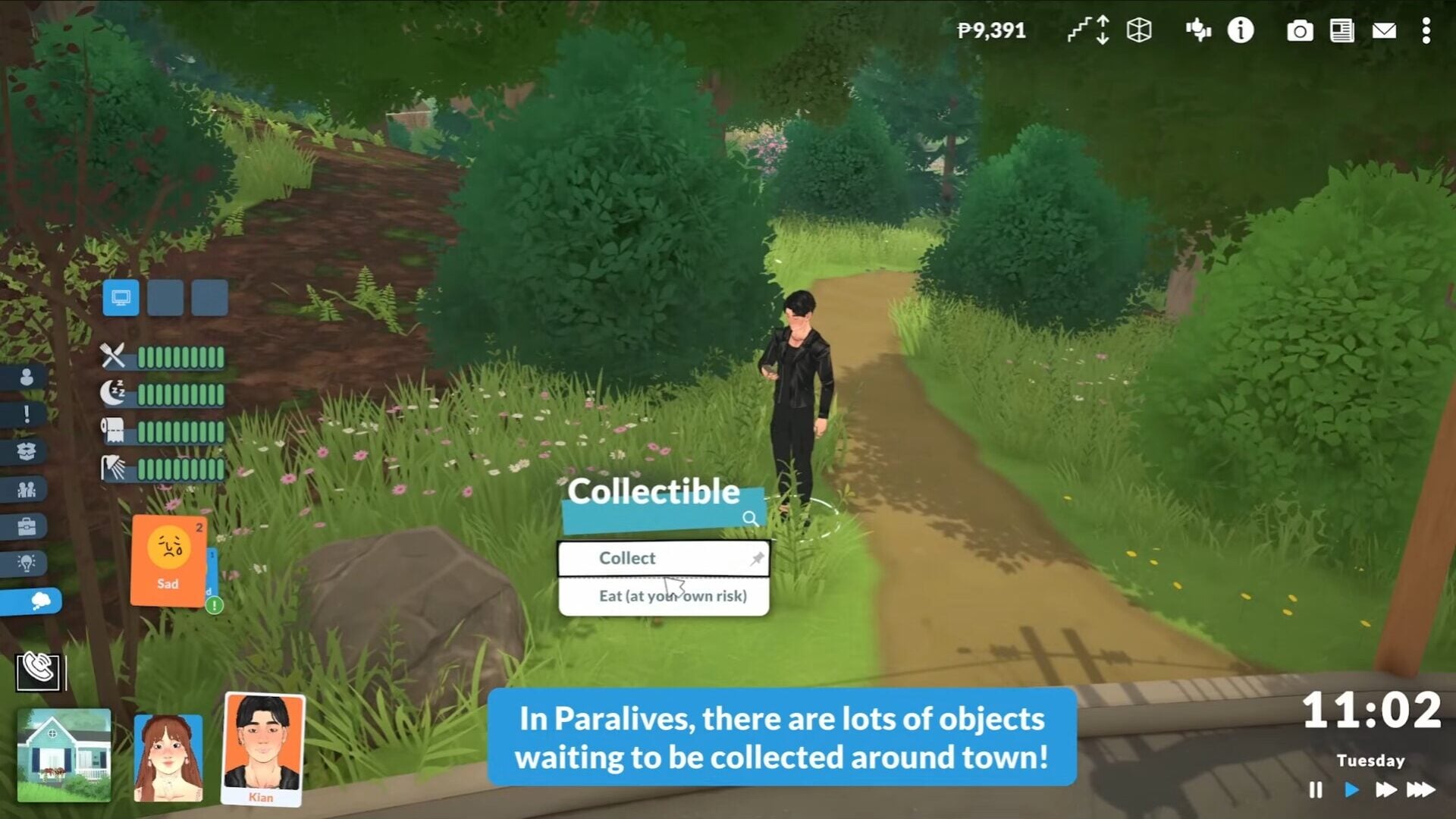Pause the game time
The image size is (1456, 819).
[1316, 790]
